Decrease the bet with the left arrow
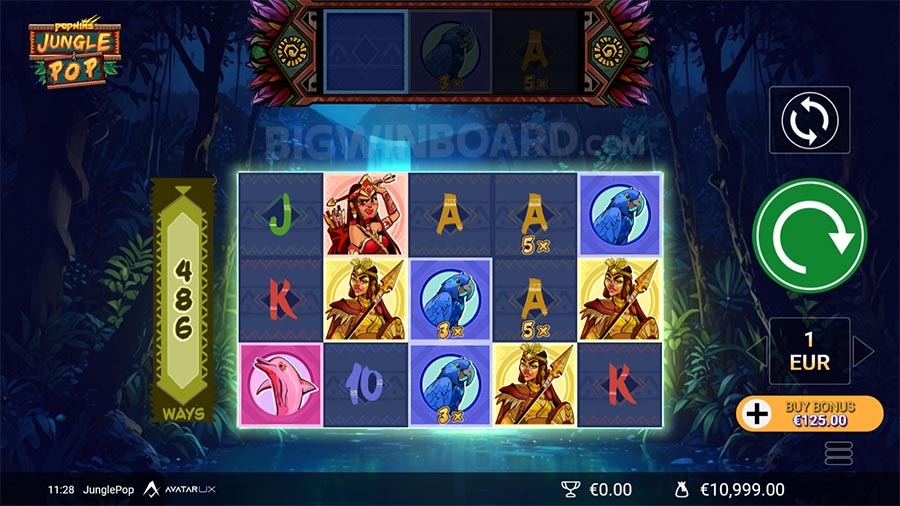 [757, 351]
